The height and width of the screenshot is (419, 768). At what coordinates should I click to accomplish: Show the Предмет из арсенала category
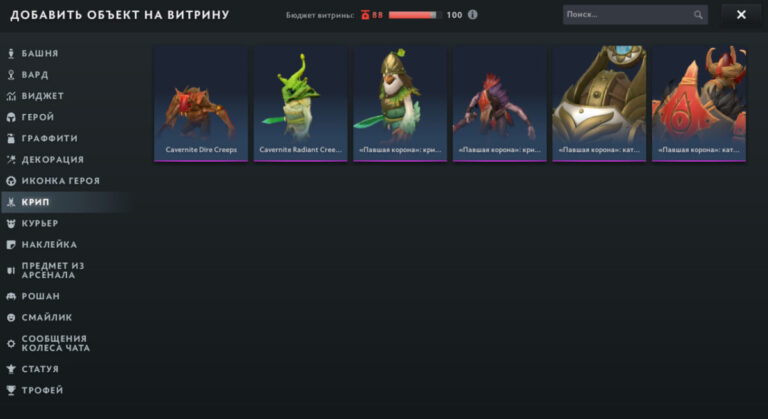(52, 270)
